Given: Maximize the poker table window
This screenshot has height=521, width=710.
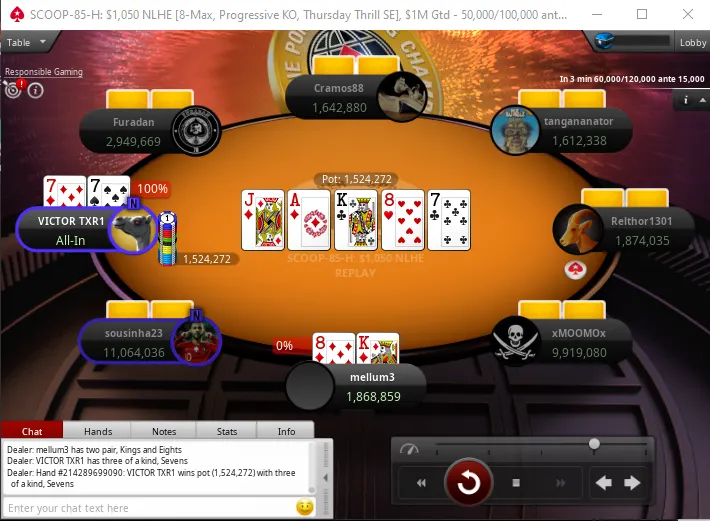Looking at the screenshot, I should tap(641, 14).
